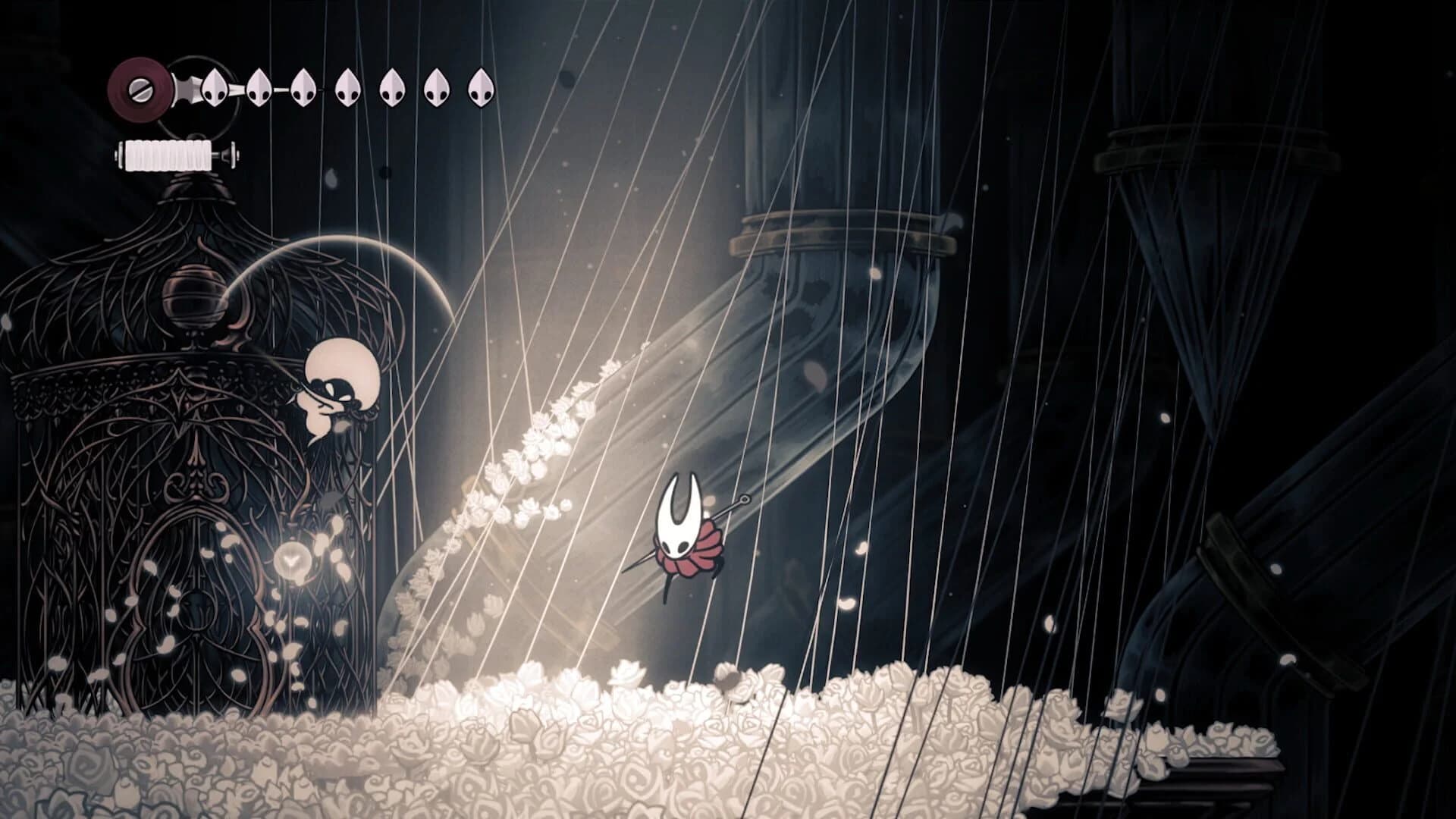Toggle the sixth mask shard icon

coord(436,89)
